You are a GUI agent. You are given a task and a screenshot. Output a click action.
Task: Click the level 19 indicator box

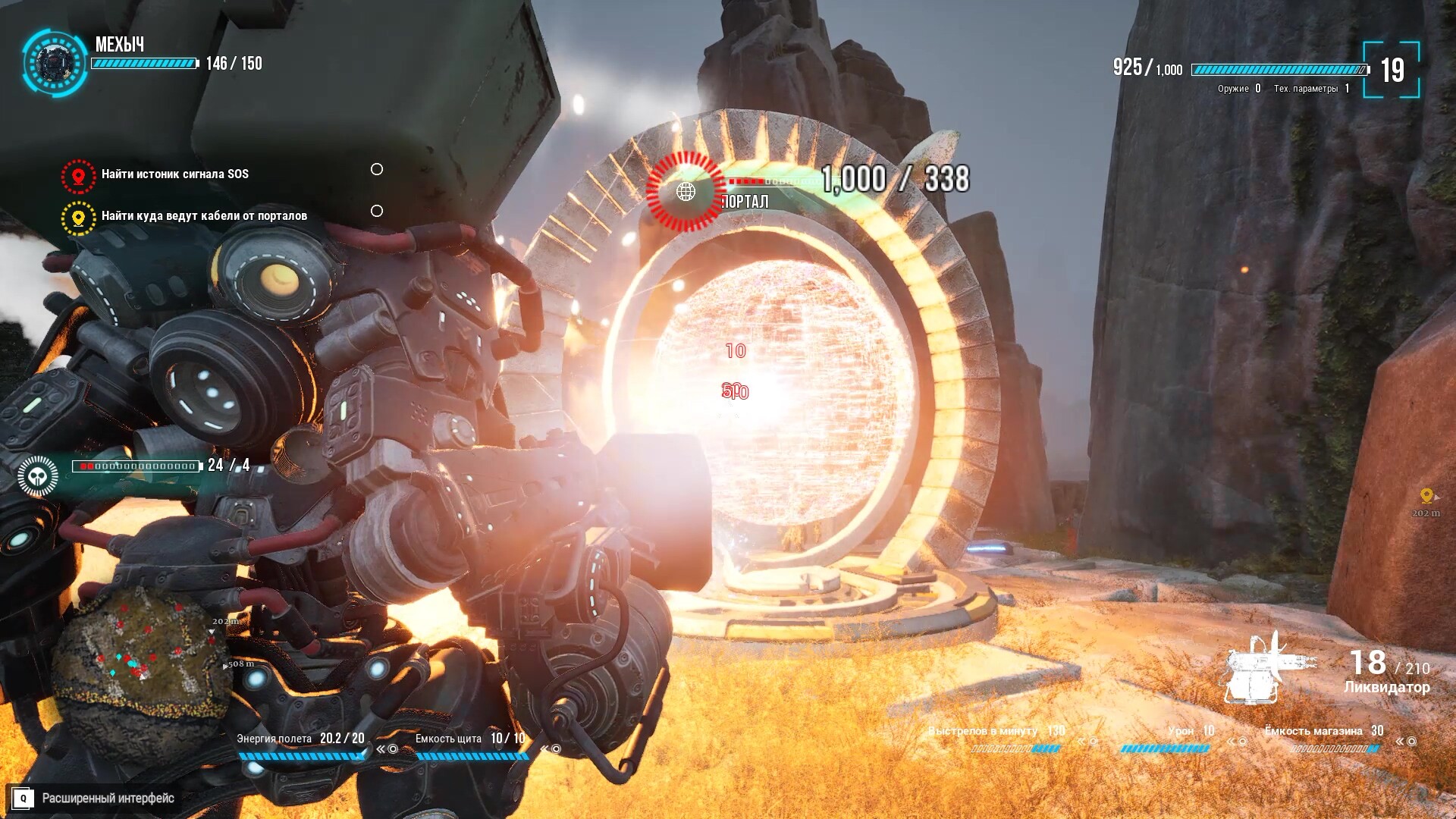tap(1392, 71)
